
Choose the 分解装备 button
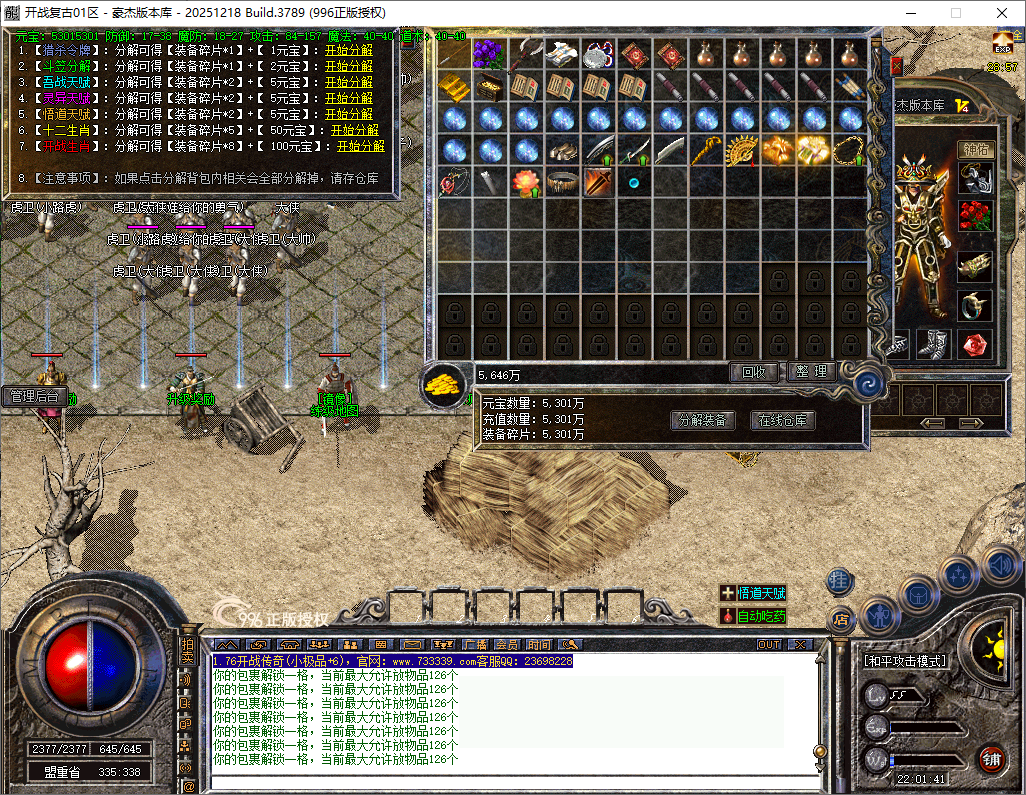[x=701, y=421]
